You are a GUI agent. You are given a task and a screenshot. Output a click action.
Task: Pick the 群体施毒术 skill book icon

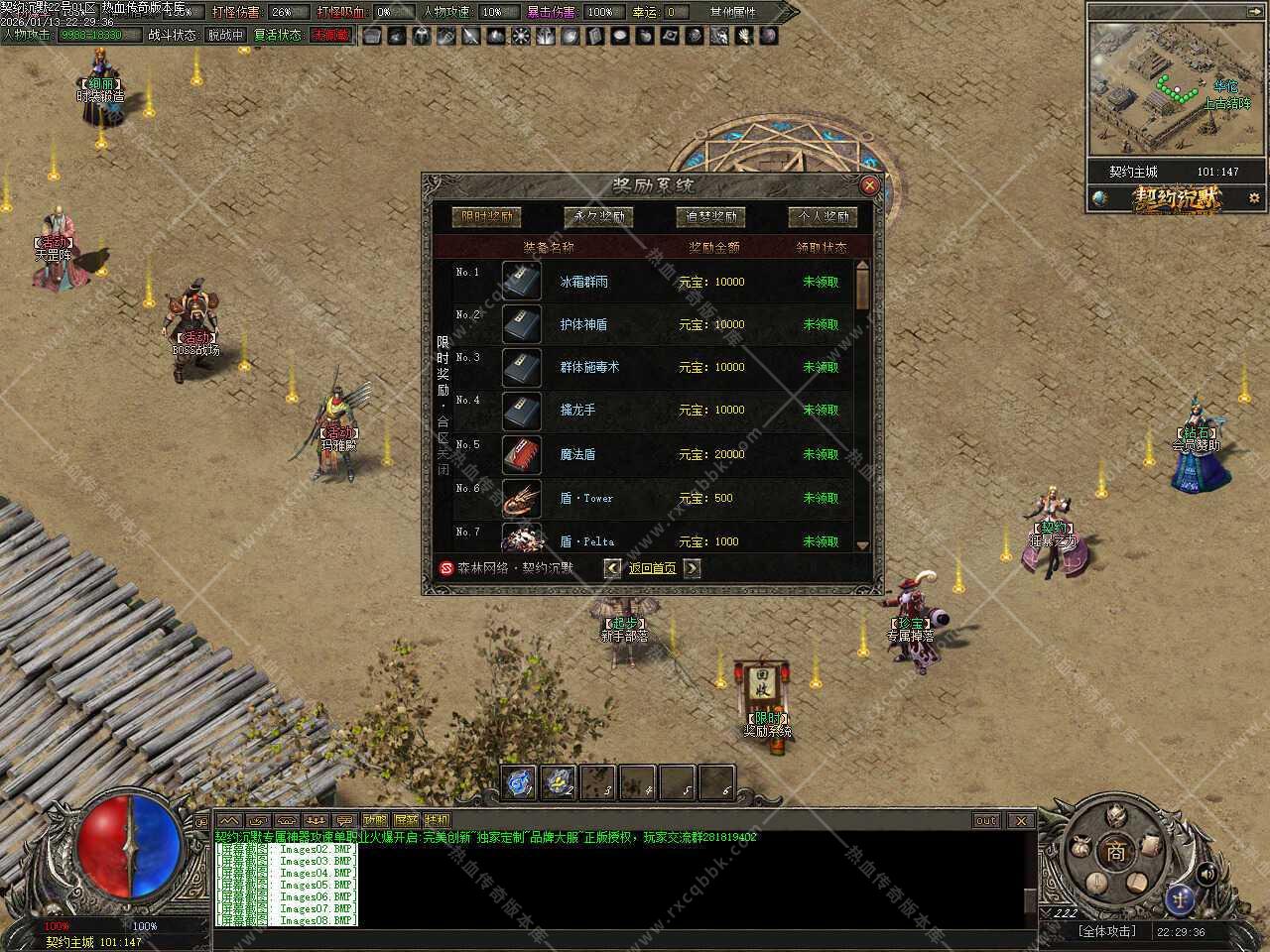coord(521,367)
